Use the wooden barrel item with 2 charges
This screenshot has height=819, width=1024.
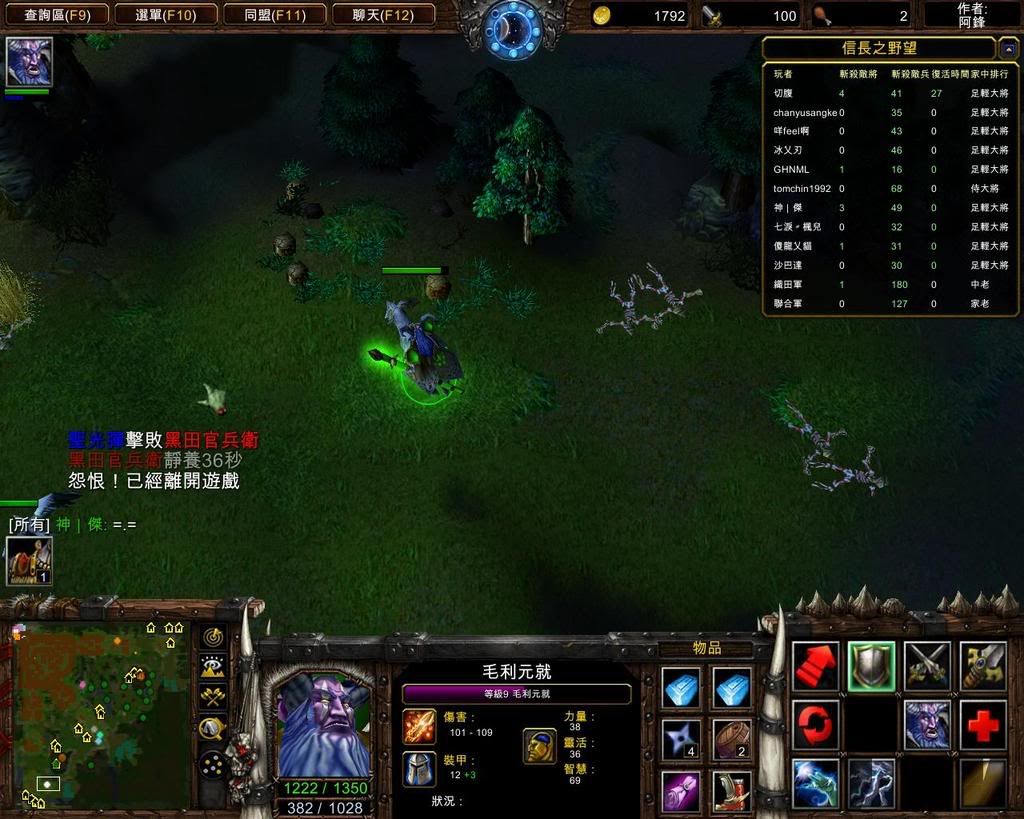click(x=732, y=740)
